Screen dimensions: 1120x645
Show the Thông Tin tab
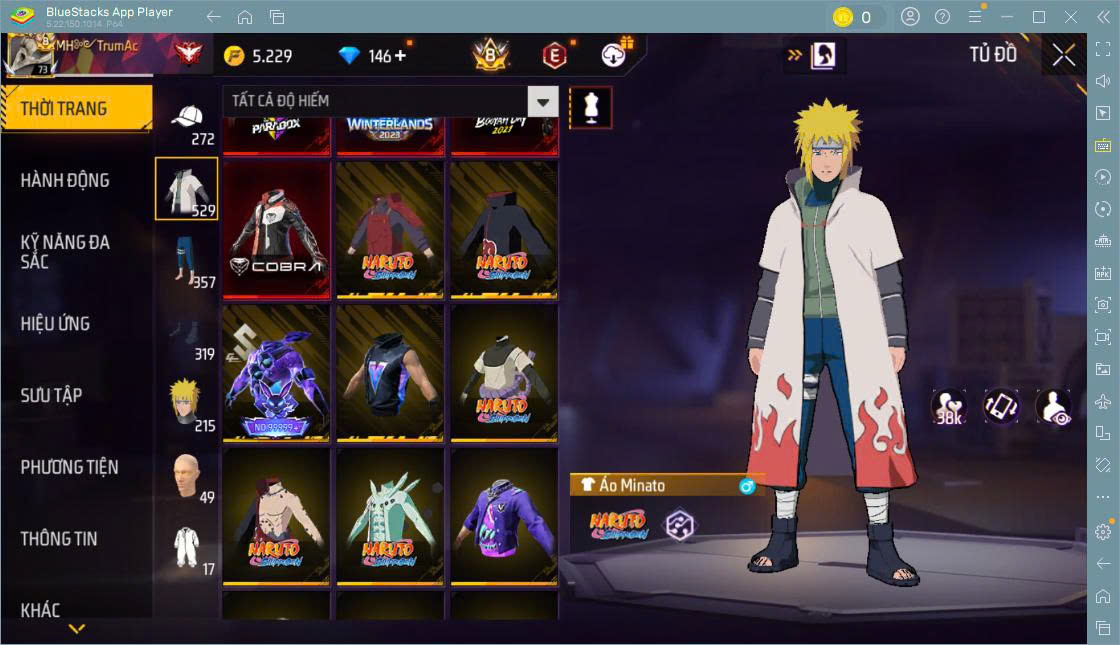(x=59, y=539)
